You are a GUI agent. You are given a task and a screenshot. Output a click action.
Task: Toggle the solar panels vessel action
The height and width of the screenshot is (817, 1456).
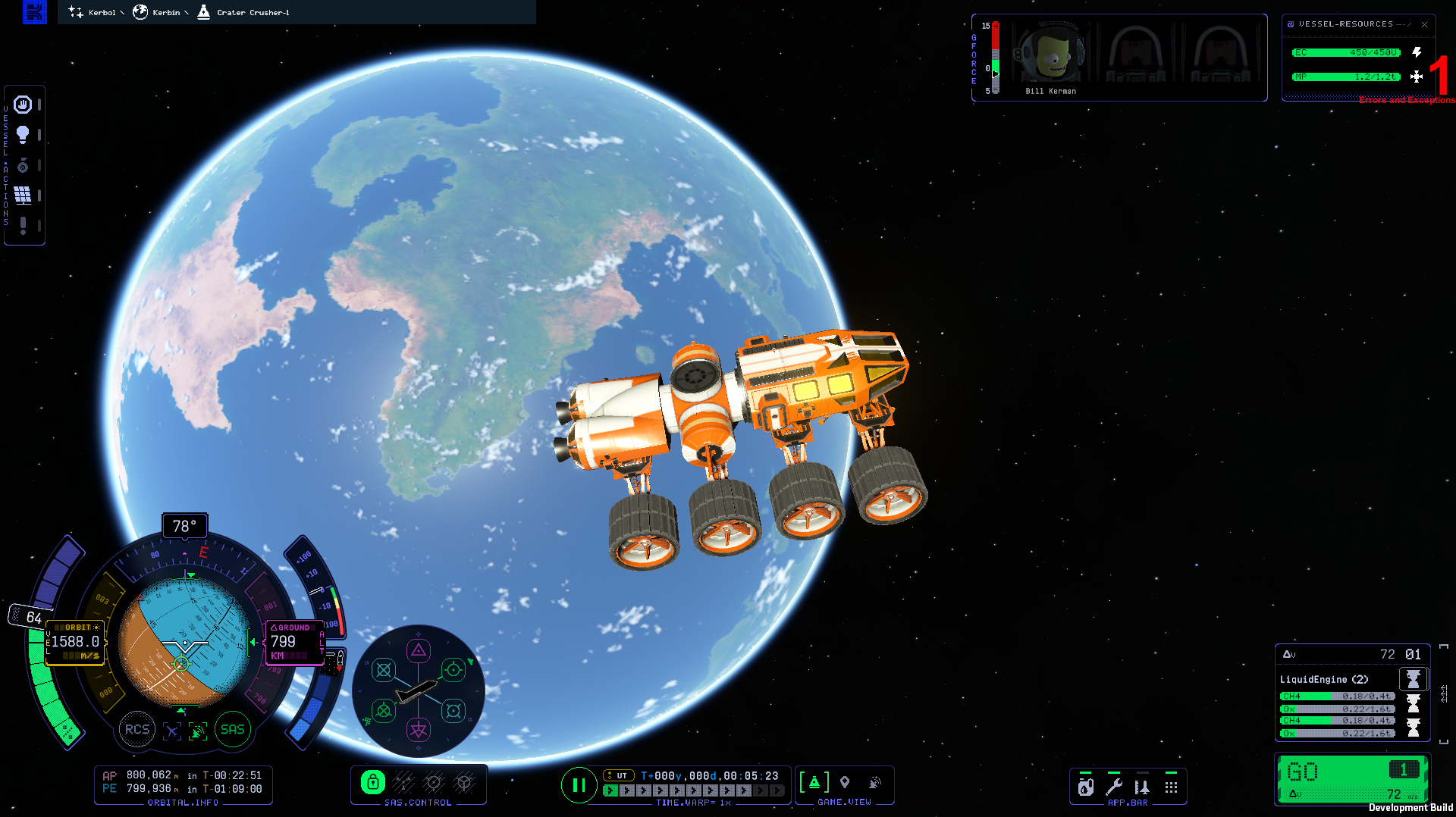point(23,196)
